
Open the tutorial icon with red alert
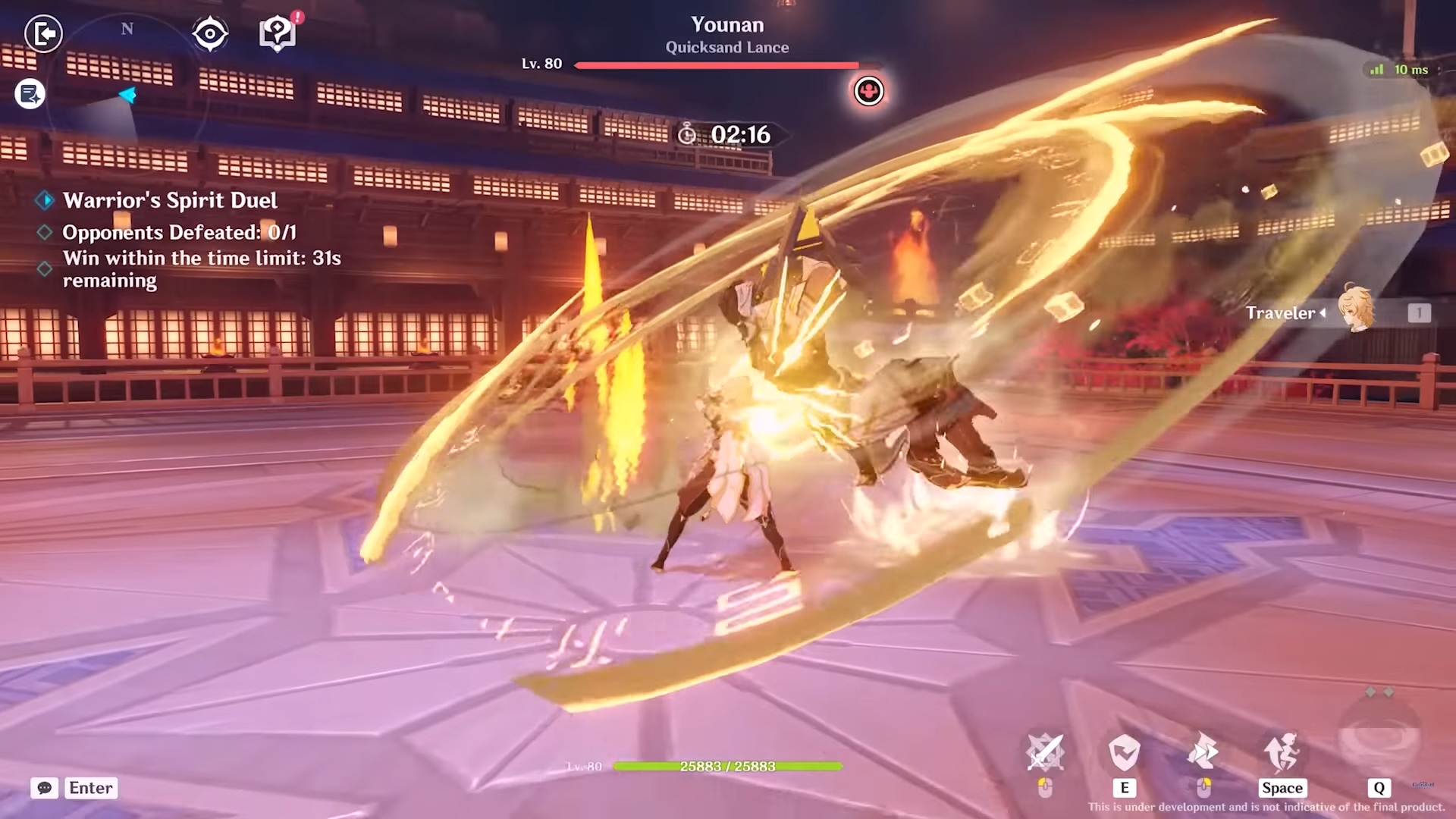(x=278, y=33)
